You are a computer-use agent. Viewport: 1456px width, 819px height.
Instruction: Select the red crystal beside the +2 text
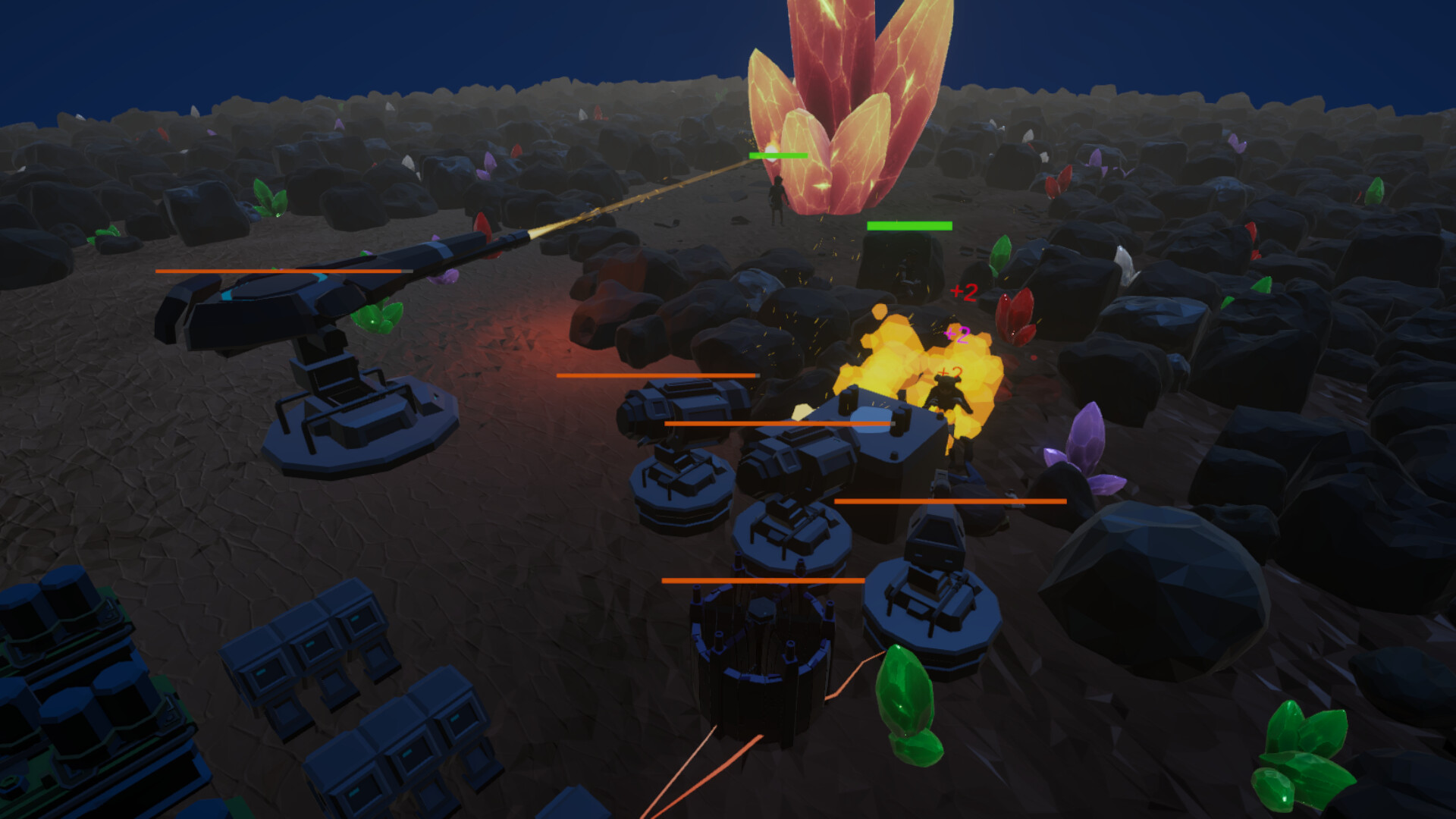click(x=1016, y=315)
